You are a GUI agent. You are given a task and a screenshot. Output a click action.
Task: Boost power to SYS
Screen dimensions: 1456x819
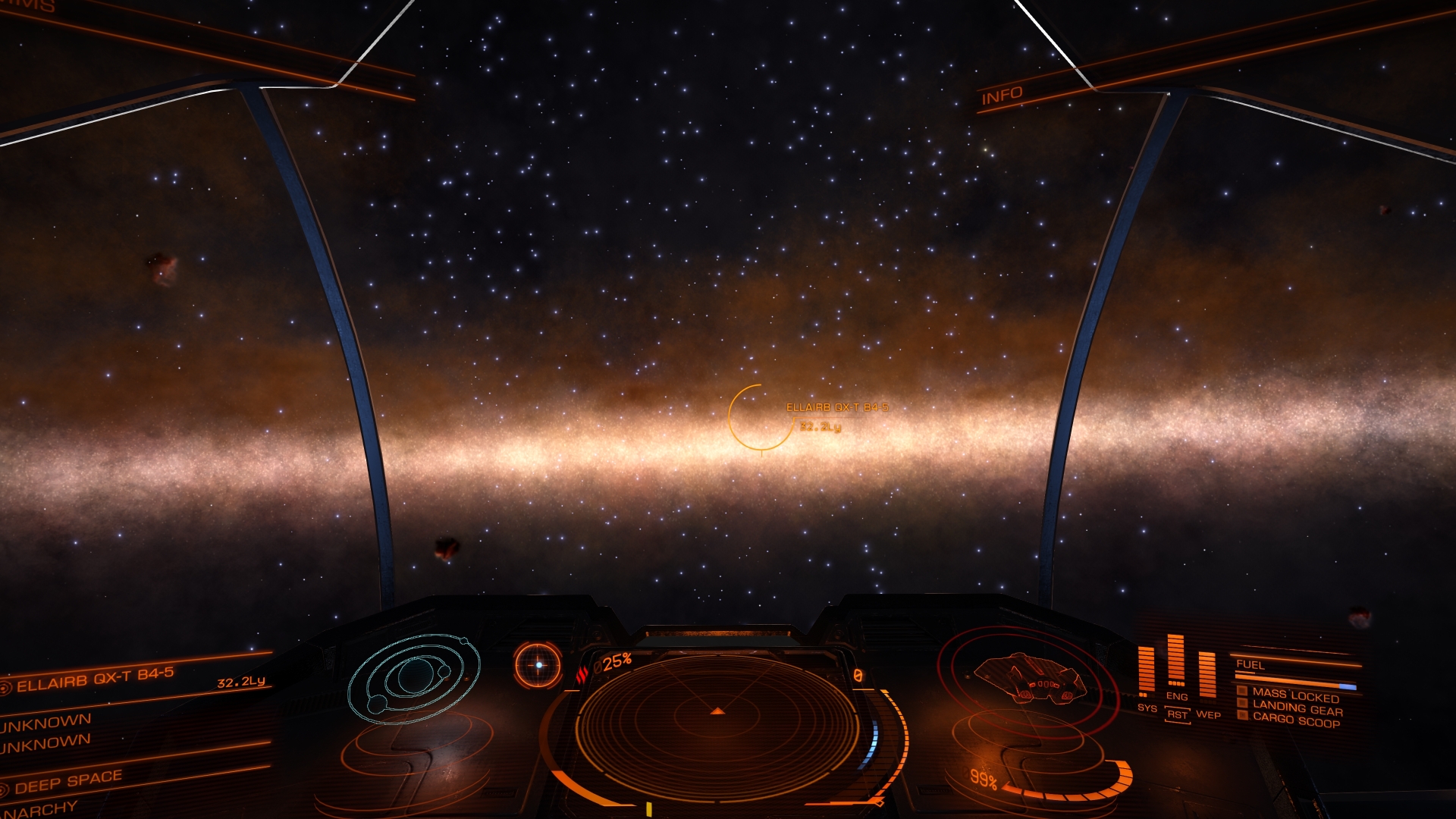(x=1147, y=708)
